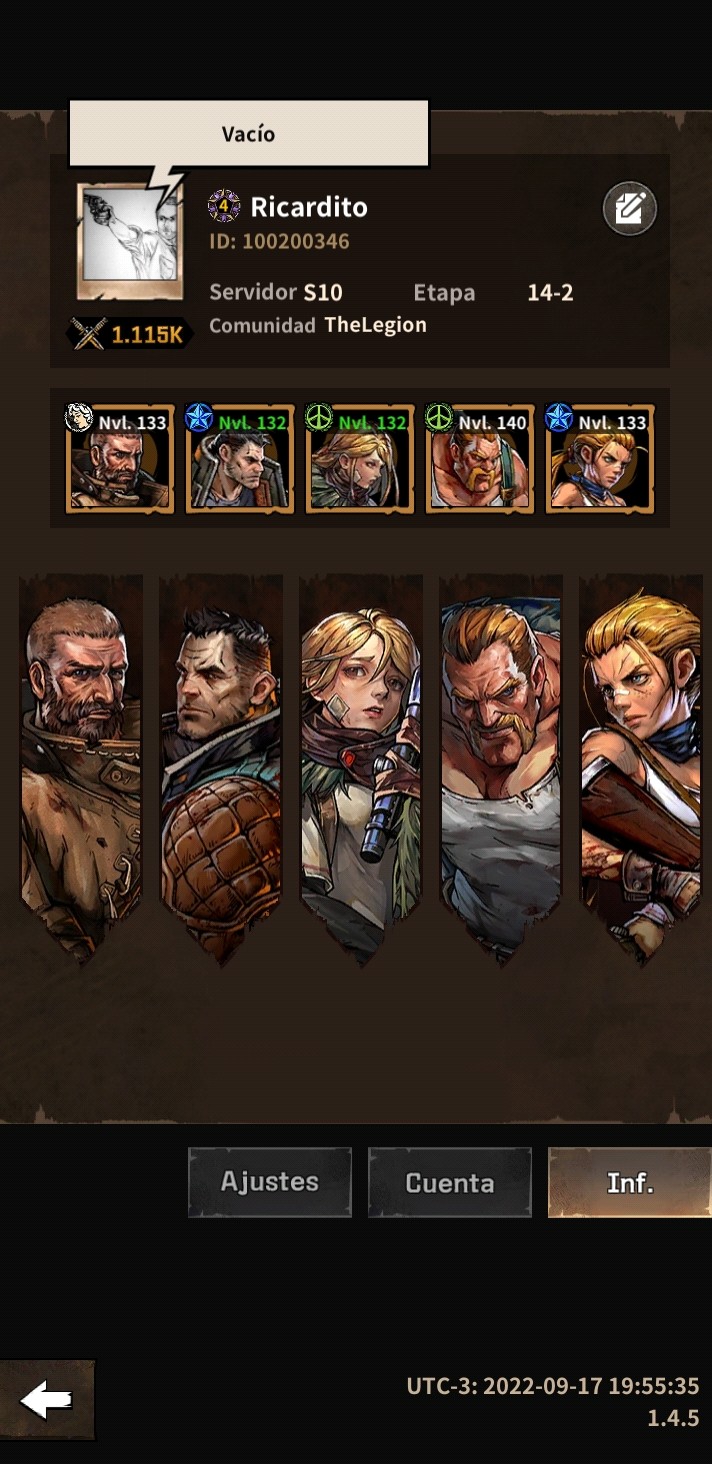Select the Inf. tab
This screenshot has width=712, height=1464.
[x=629, y=1182]
